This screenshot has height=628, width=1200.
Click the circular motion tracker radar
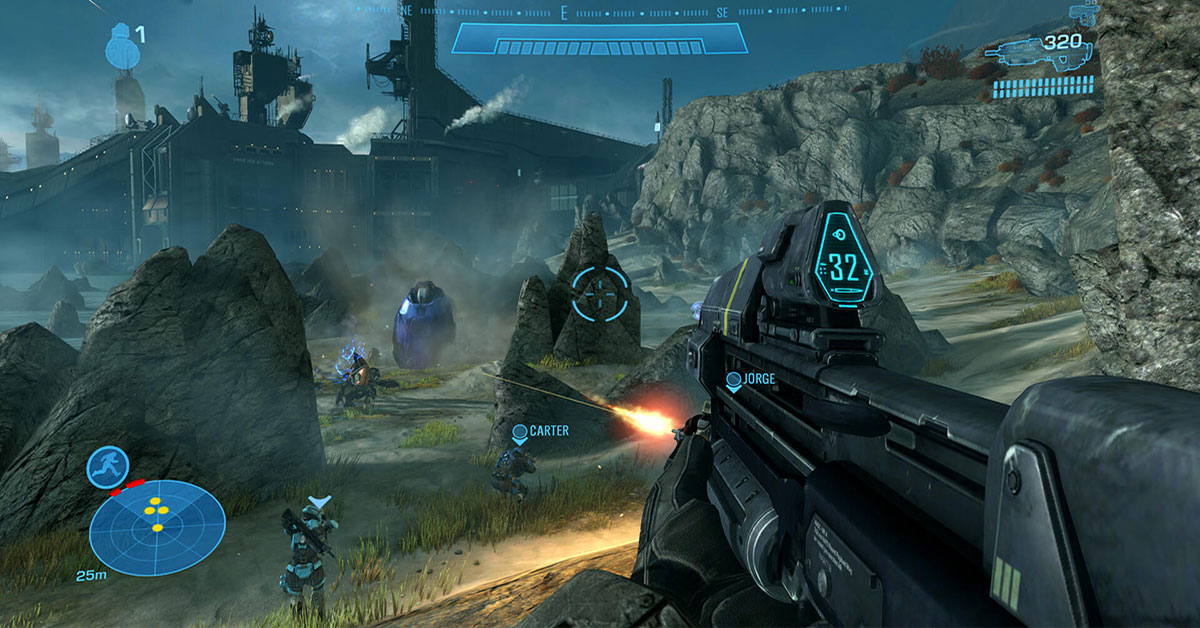coord(157,526)
